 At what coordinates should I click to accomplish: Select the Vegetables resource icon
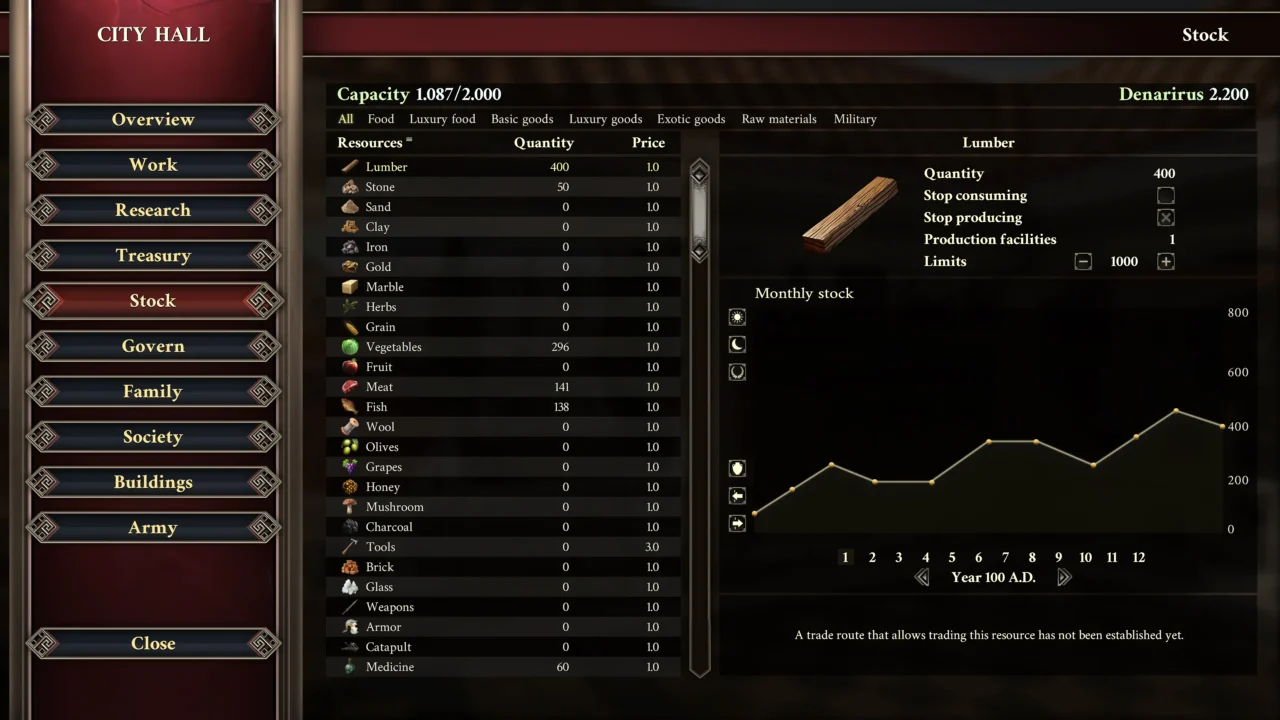pos(350,347)
